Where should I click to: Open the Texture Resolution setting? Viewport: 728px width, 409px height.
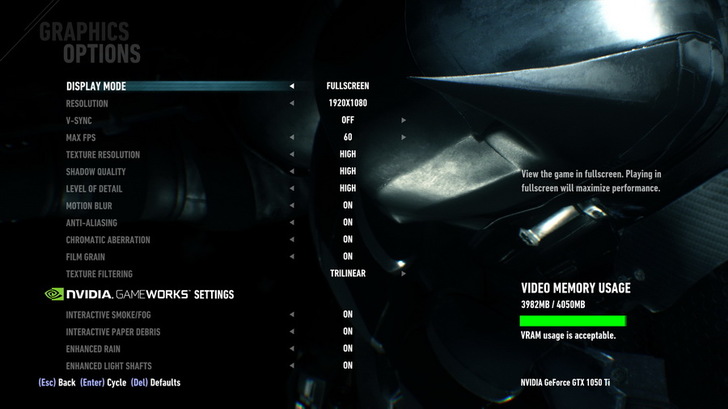[x=103, y=154]
